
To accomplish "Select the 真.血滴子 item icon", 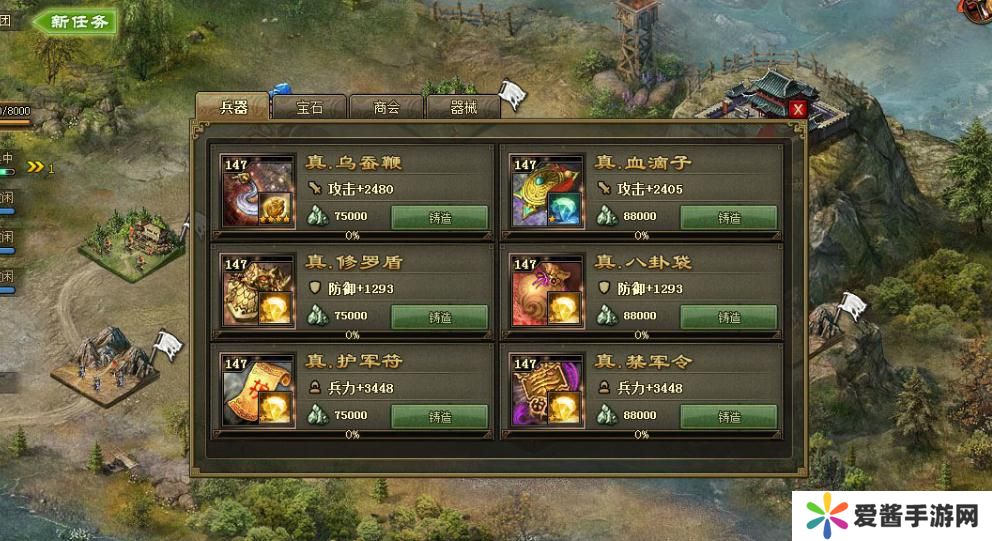I will coord(548,192).
